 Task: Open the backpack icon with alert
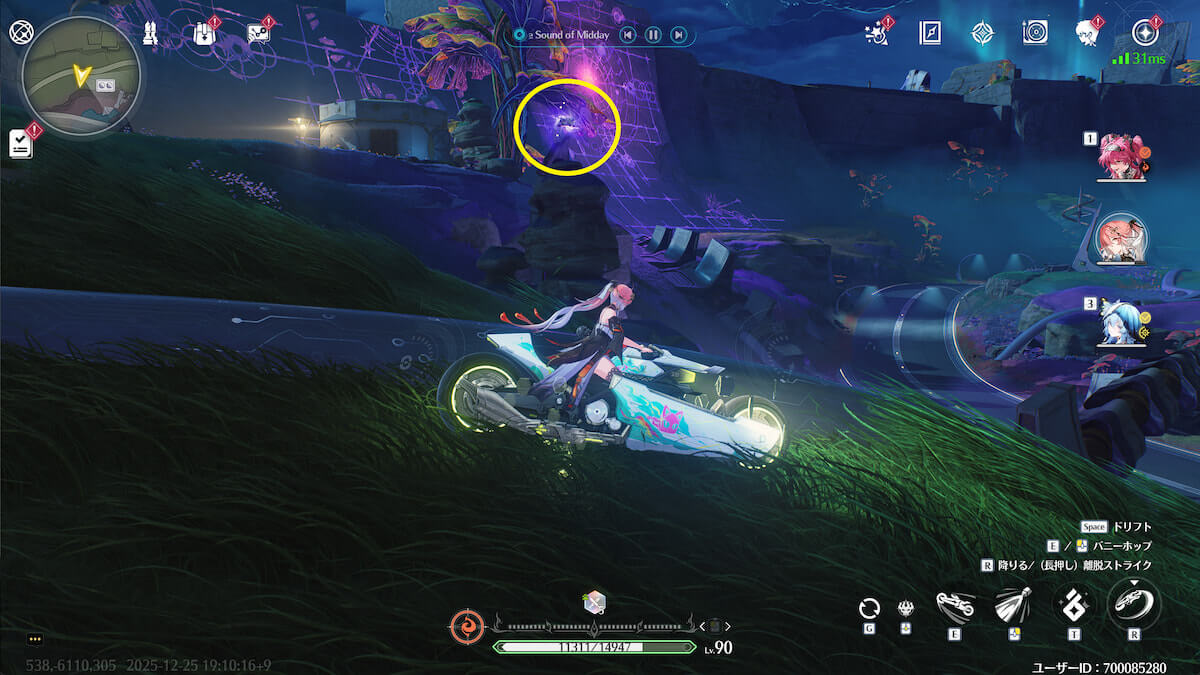point(205,33)
